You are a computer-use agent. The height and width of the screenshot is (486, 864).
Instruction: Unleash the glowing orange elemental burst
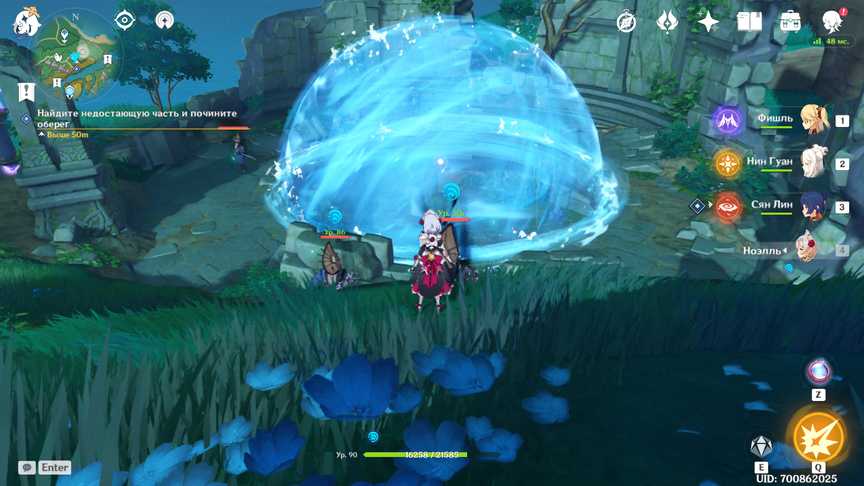[x=818, y=437]
